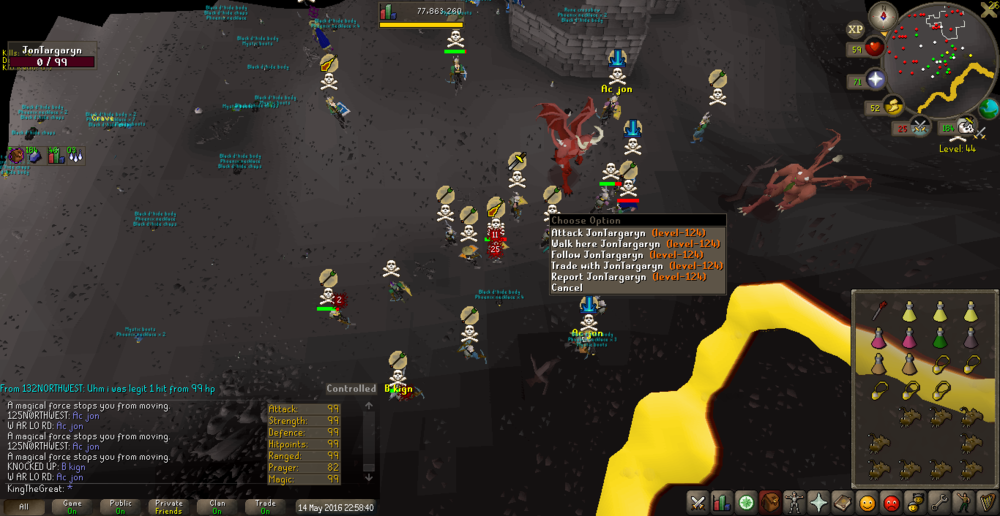
Task: Toggle the Public chat filter
Action: point(120,507)
